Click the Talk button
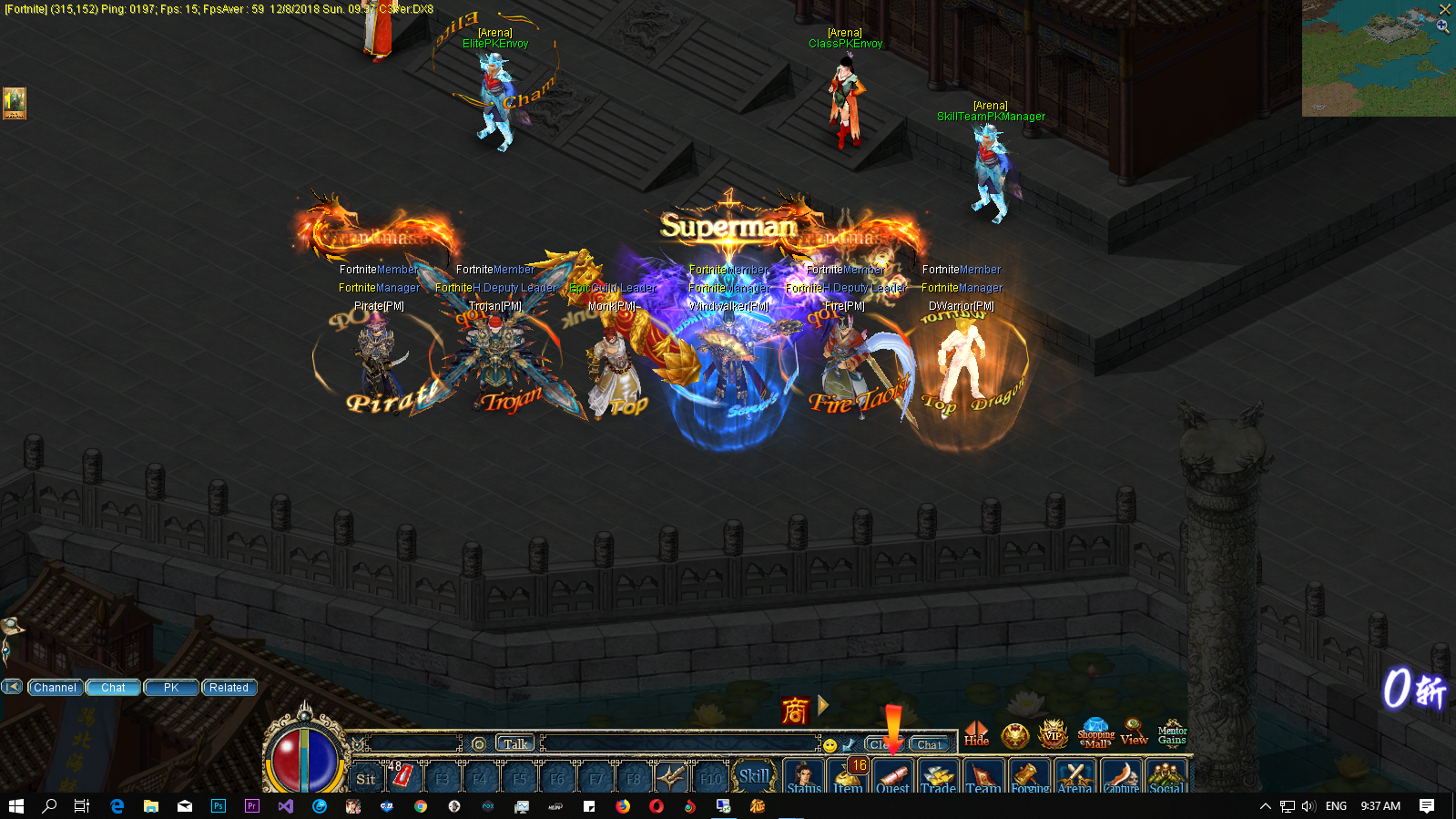This screenshot has height=819, width=1456. point(515,743)
